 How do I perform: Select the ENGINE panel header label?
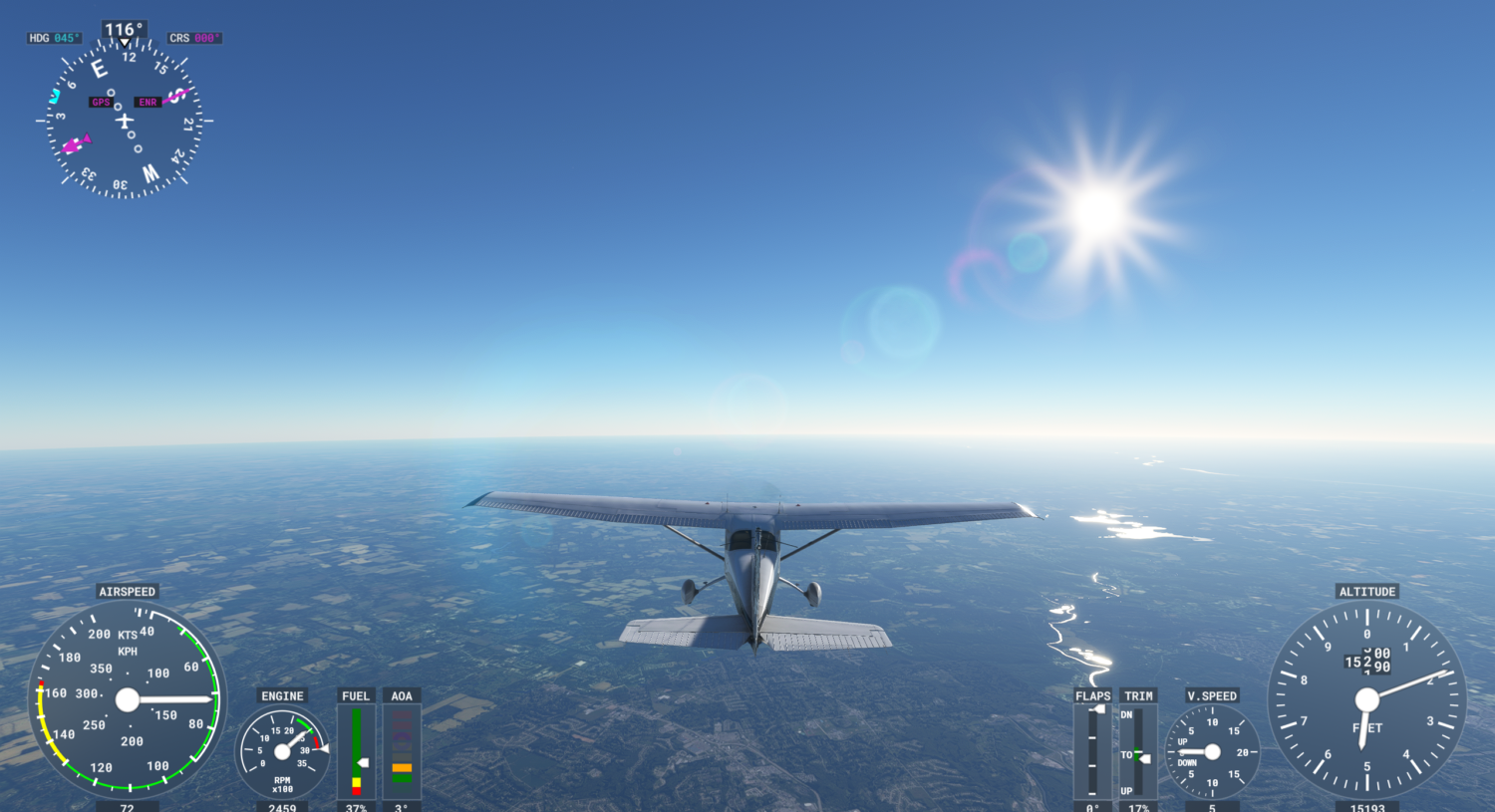pyautogui.click(x=282, y=695)
